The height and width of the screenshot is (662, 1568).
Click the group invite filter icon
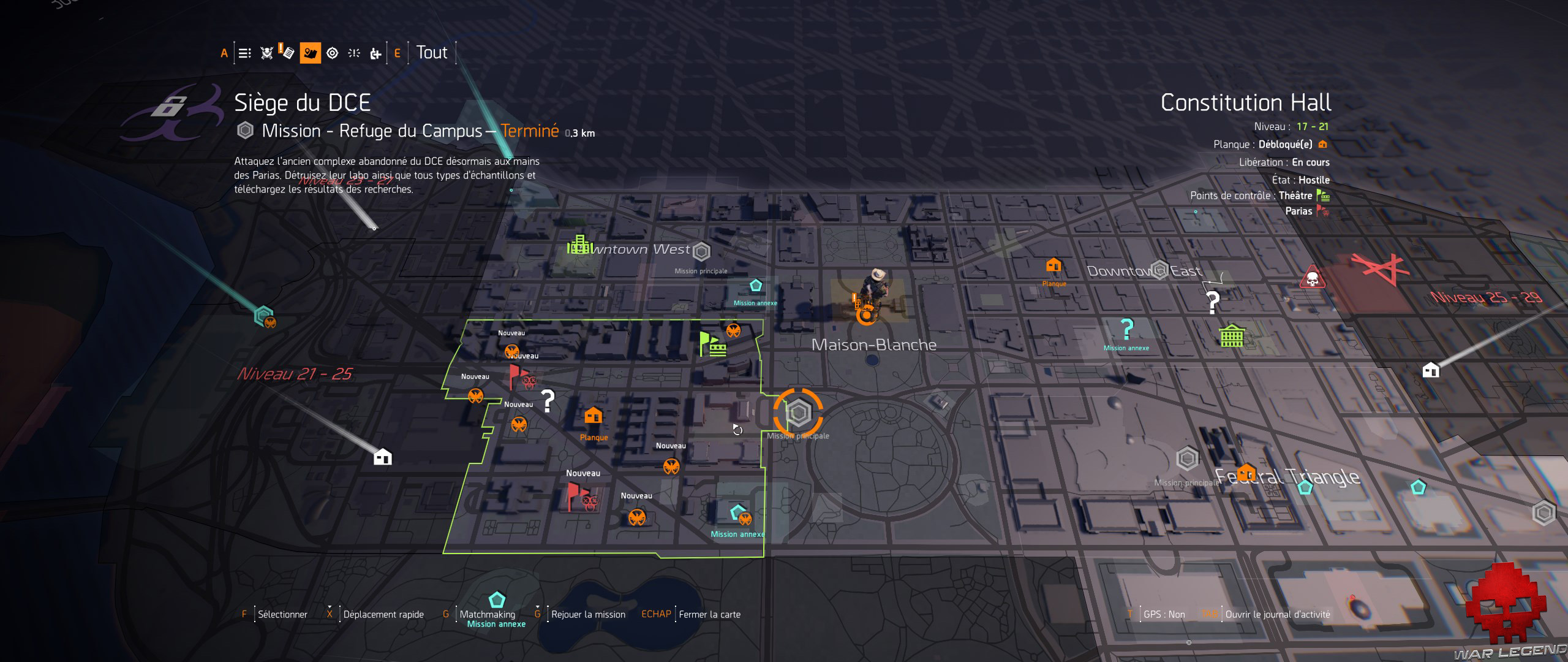(x=375, y=54)
